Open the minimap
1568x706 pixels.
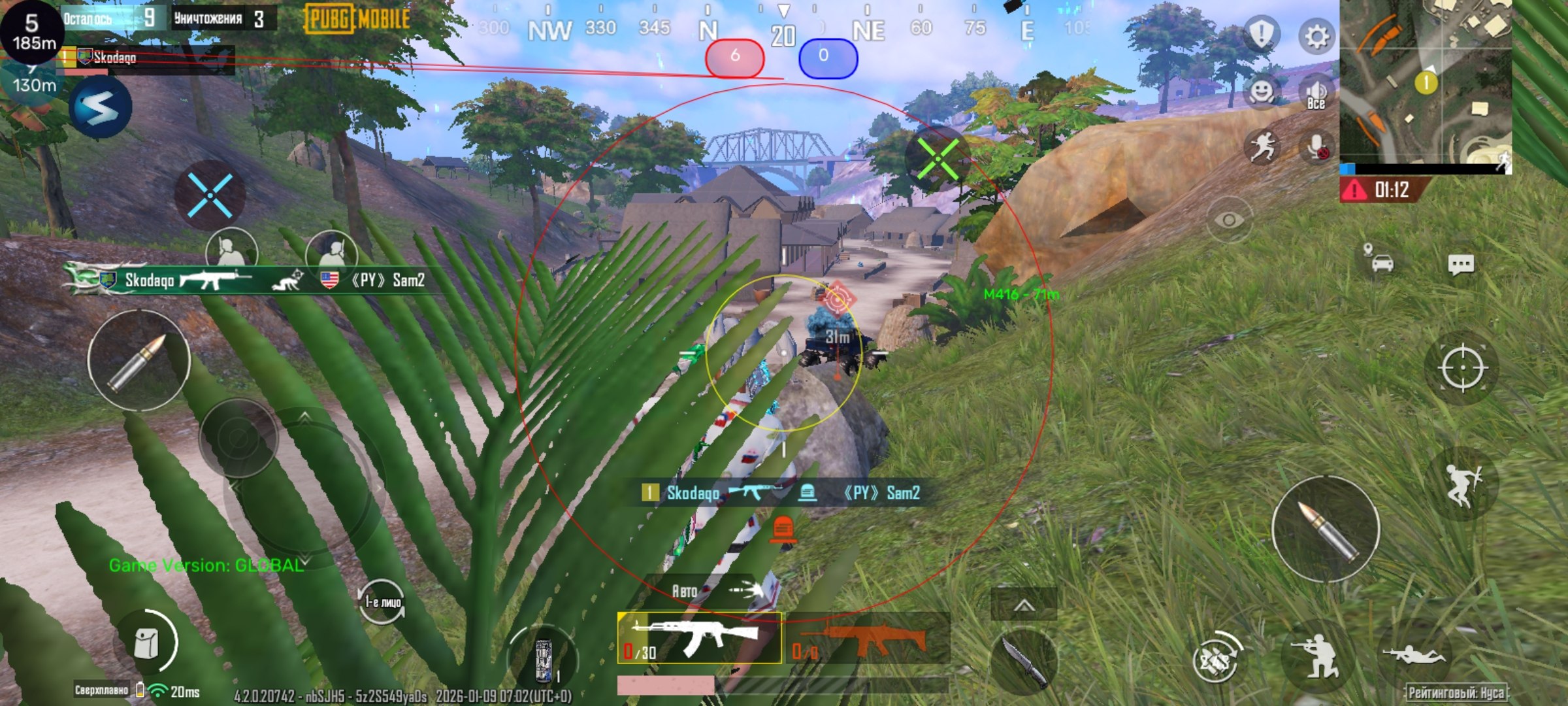[x=1426, y=82]
